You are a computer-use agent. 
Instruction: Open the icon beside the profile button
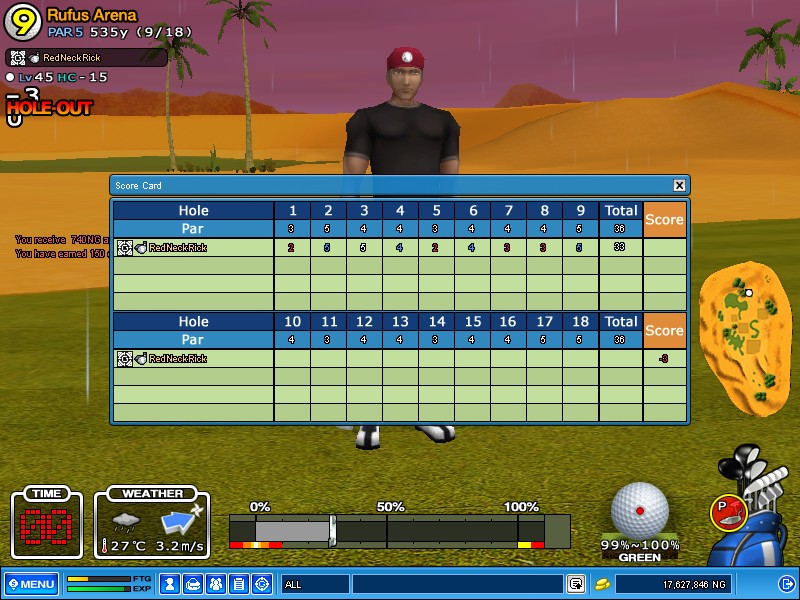[193, 583]
